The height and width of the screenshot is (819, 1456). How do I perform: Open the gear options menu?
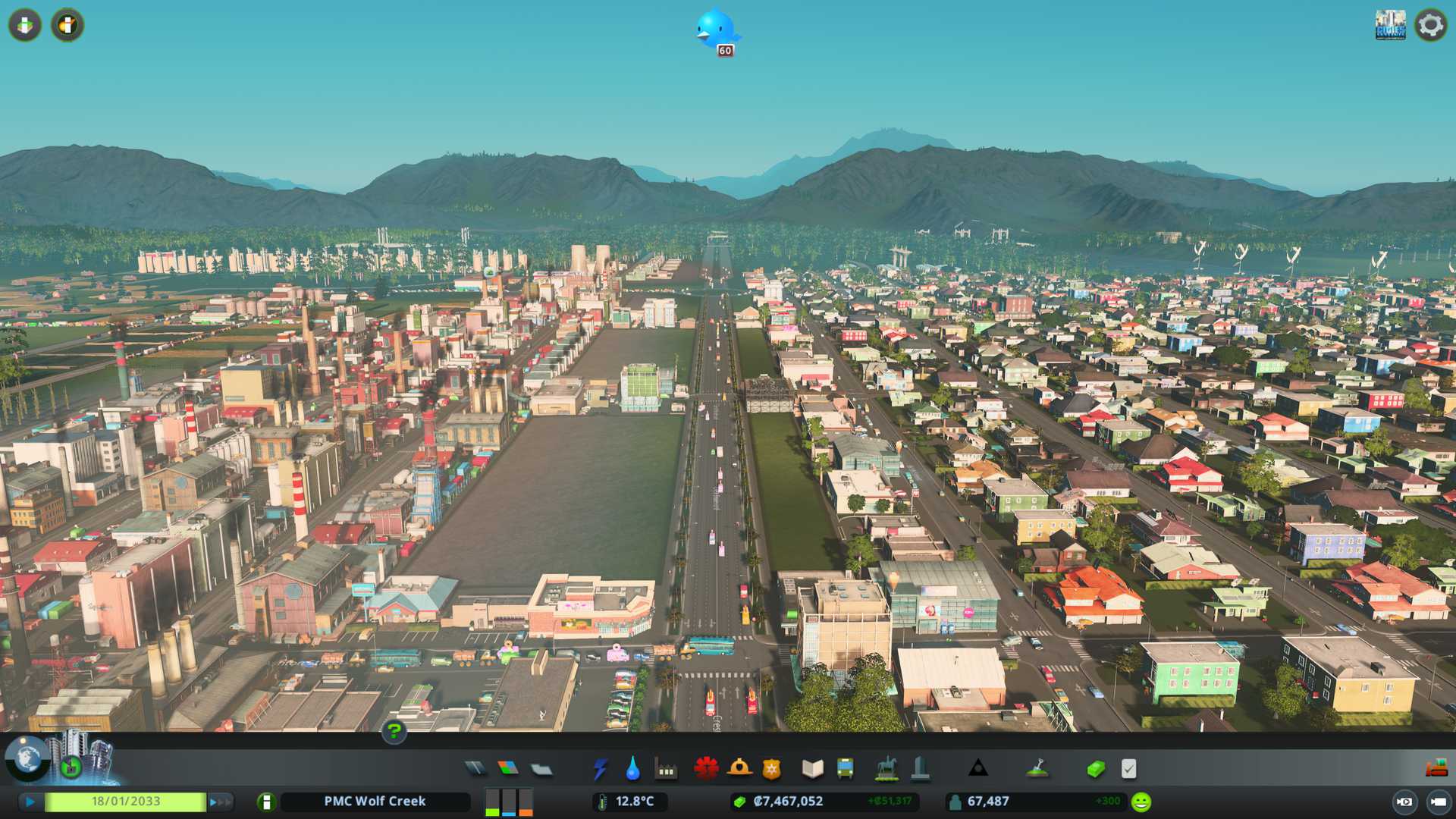(1430, 25)
